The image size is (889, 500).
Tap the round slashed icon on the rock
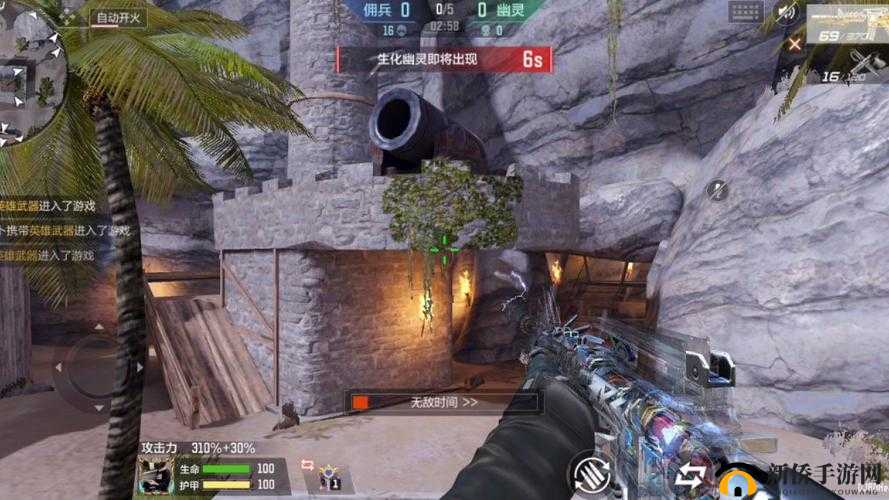pos(717,188)
